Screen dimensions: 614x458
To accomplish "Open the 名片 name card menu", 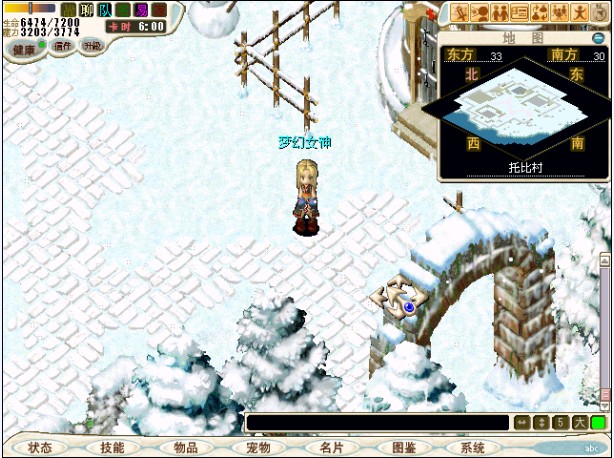I will pos(329,448).
